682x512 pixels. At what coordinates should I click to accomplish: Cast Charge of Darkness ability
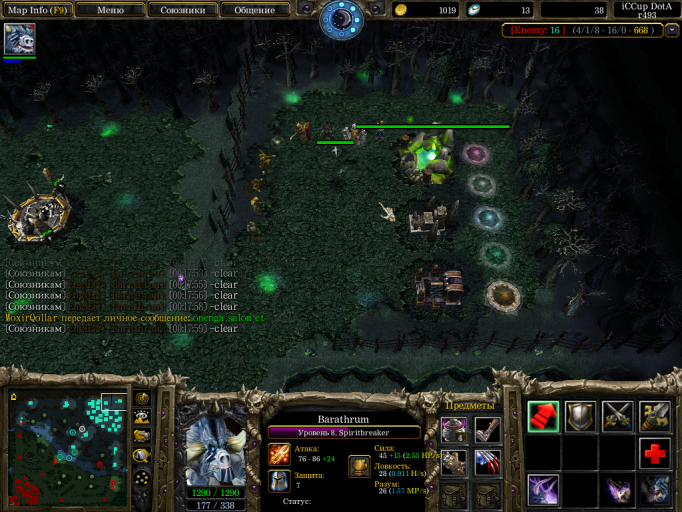click(x=543, y=490)
